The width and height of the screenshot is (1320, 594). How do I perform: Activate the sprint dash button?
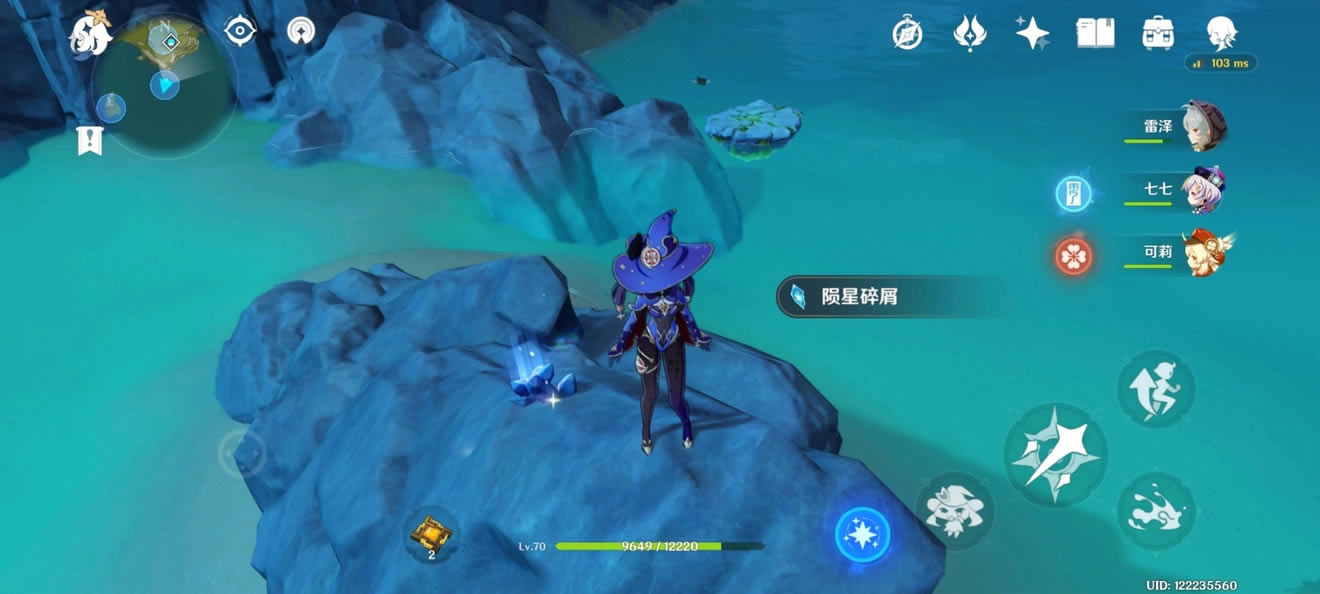click(x=1156, y=512)
